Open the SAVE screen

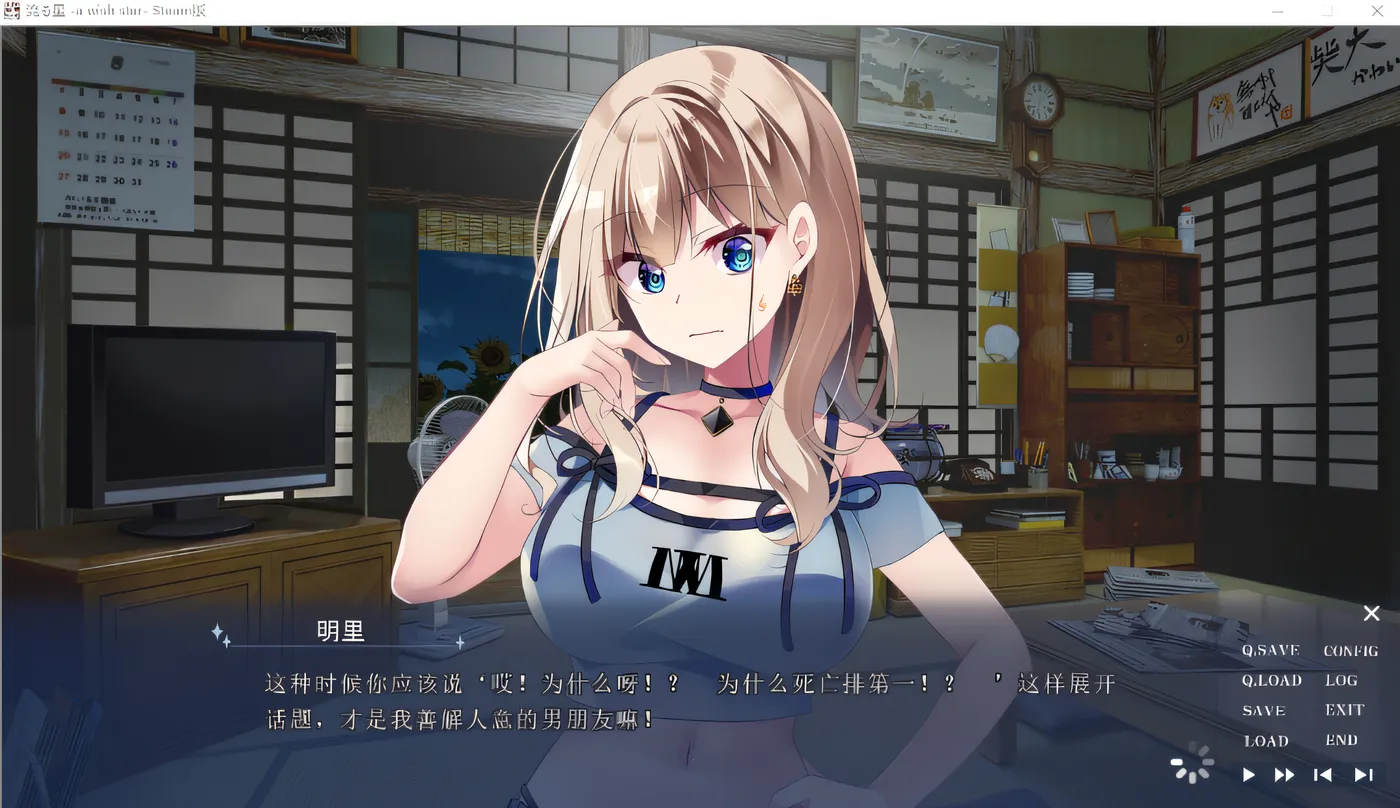pyautogui.click(x=1264, y=710)
